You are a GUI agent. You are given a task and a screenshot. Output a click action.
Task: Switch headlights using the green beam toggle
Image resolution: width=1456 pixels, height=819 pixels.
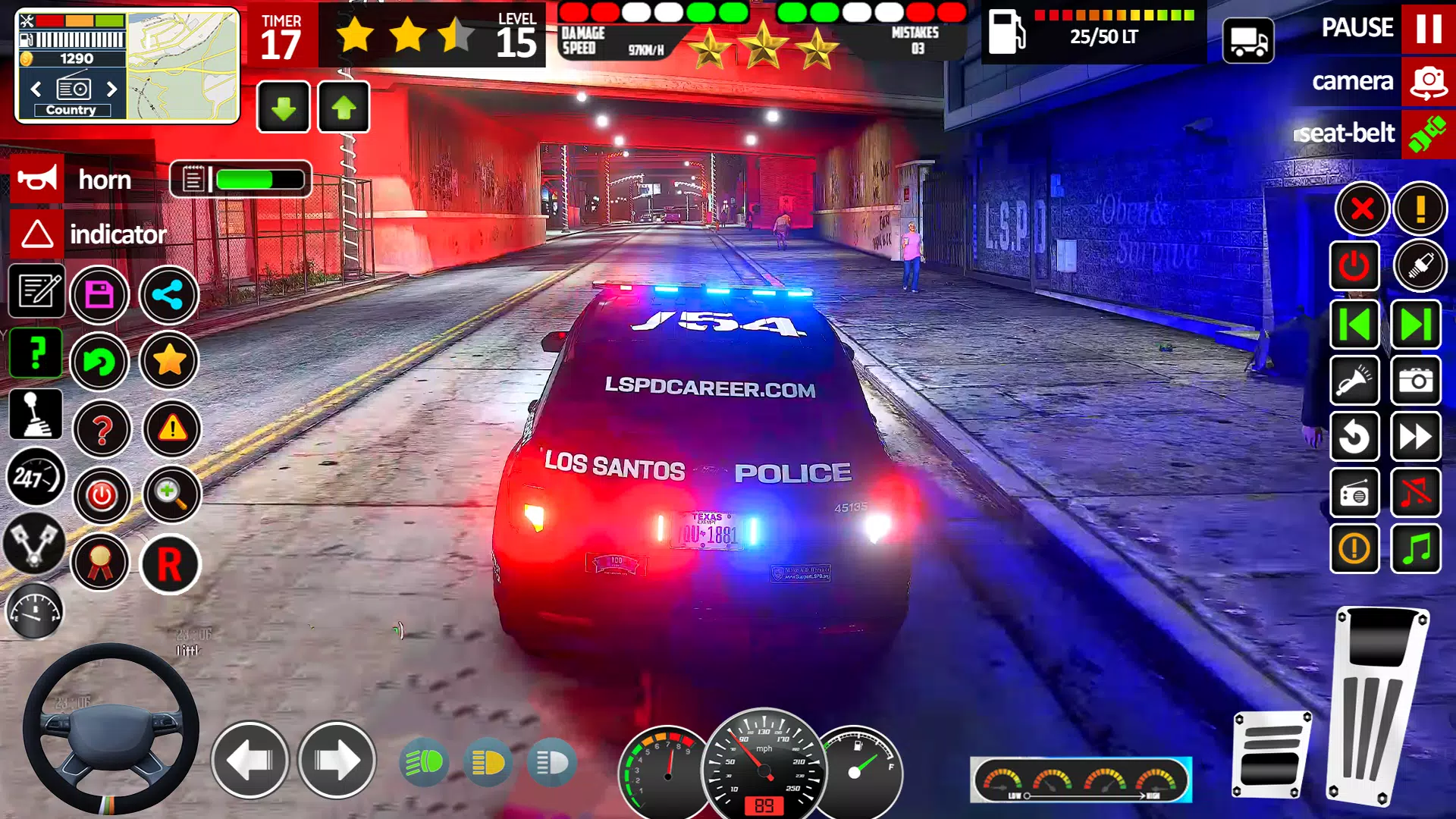pyautogui.click(x=425, y=763)
